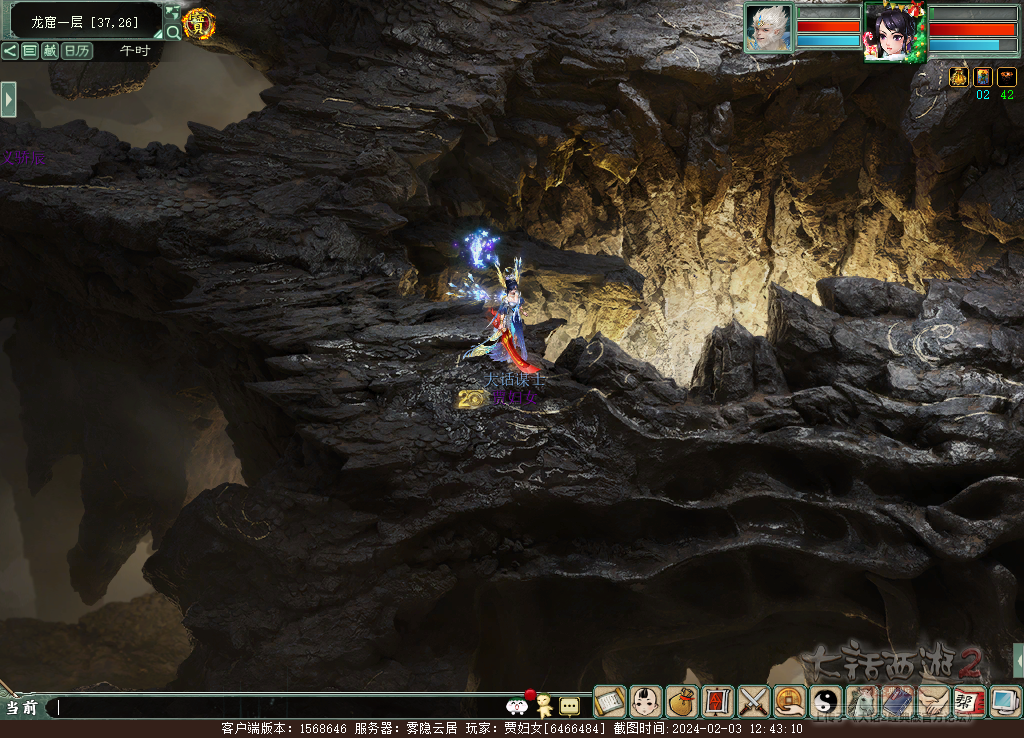Open the speech bubble chat options

coord(569,705)
